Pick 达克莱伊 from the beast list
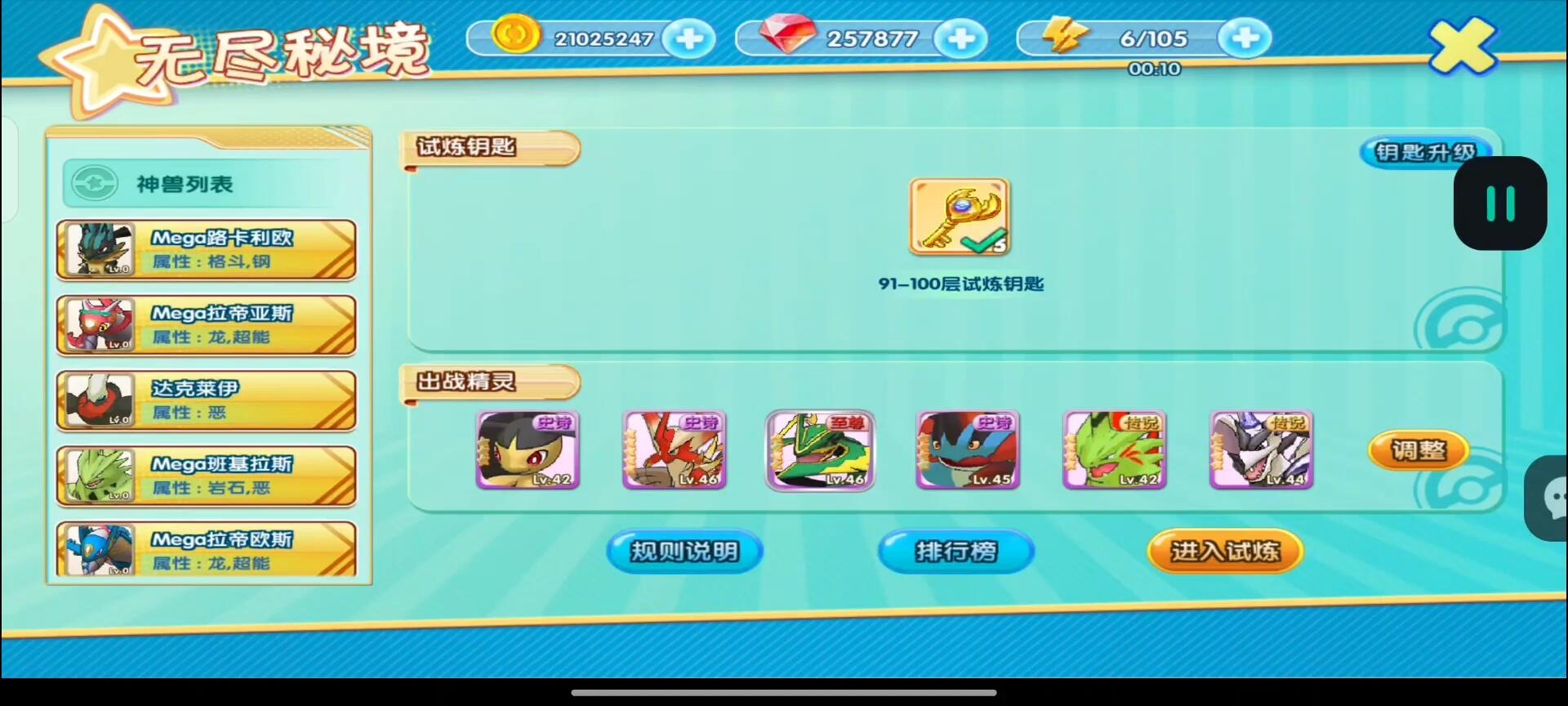The height and width of the screenshot is (706, 1568). 206,400
